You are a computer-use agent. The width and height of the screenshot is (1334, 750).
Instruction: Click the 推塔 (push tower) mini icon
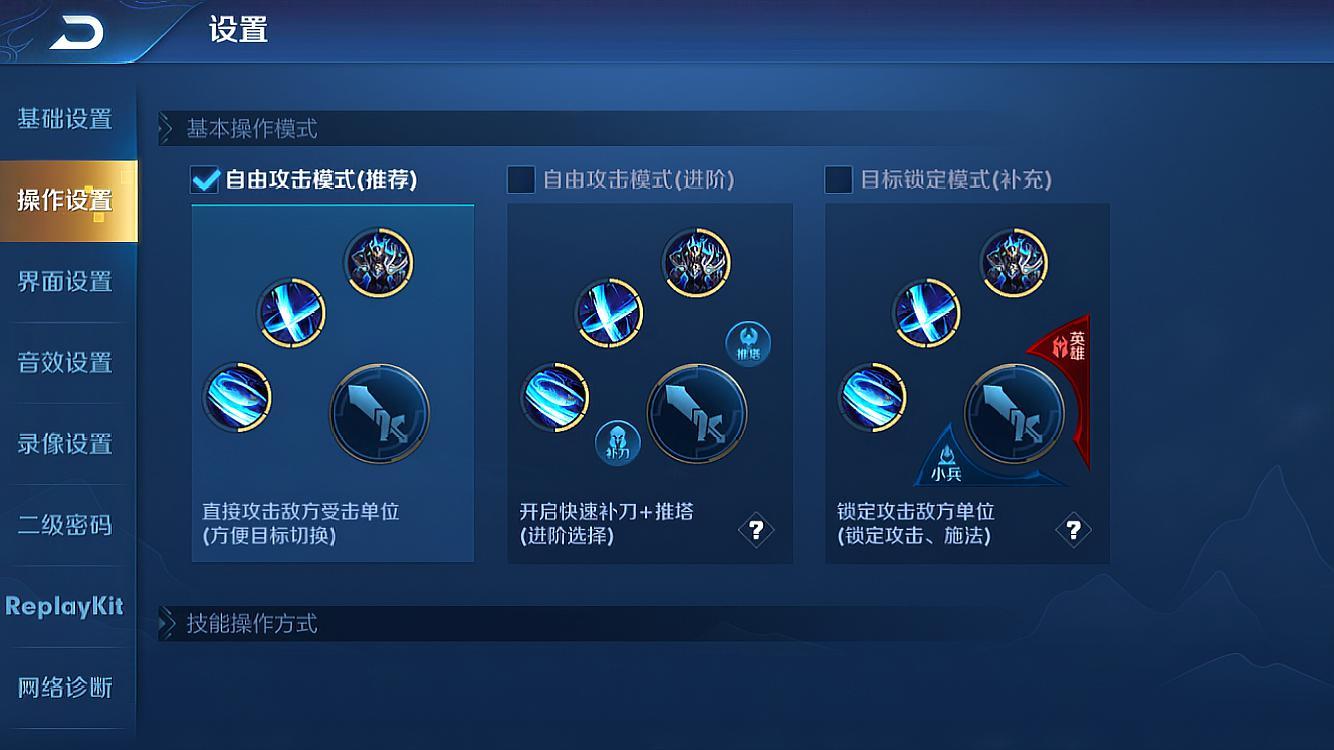coord(748,344)
